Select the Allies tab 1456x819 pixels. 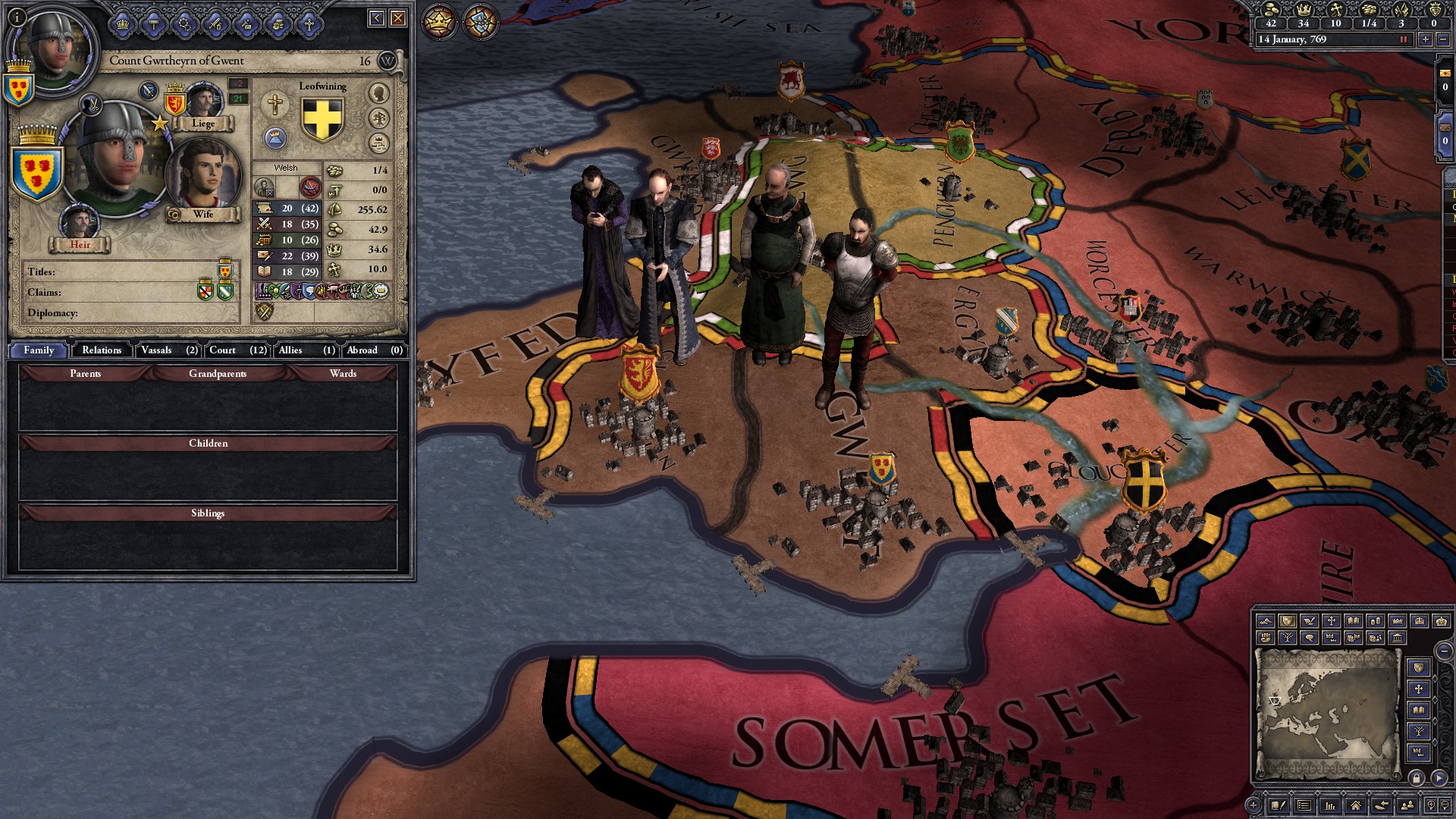306,350
